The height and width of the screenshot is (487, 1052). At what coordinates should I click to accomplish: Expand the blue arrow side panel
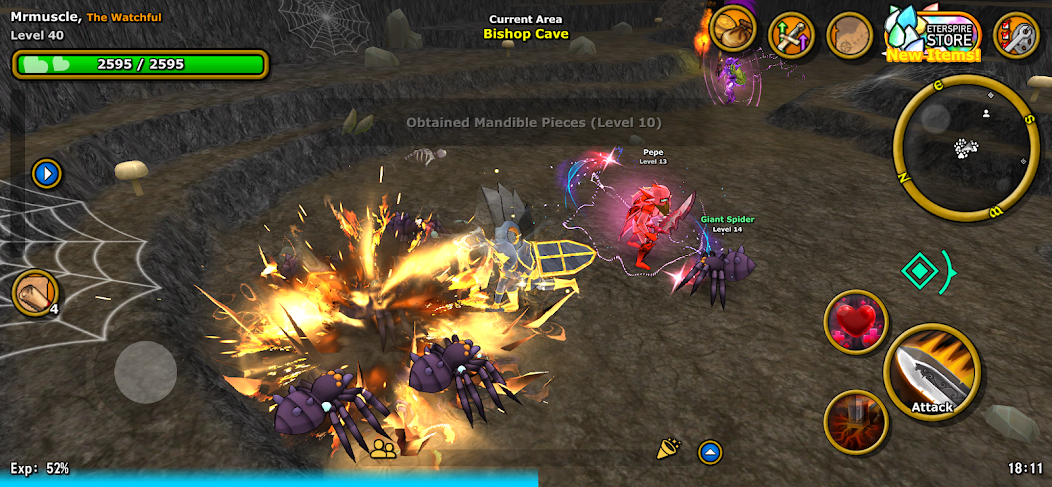46,174
